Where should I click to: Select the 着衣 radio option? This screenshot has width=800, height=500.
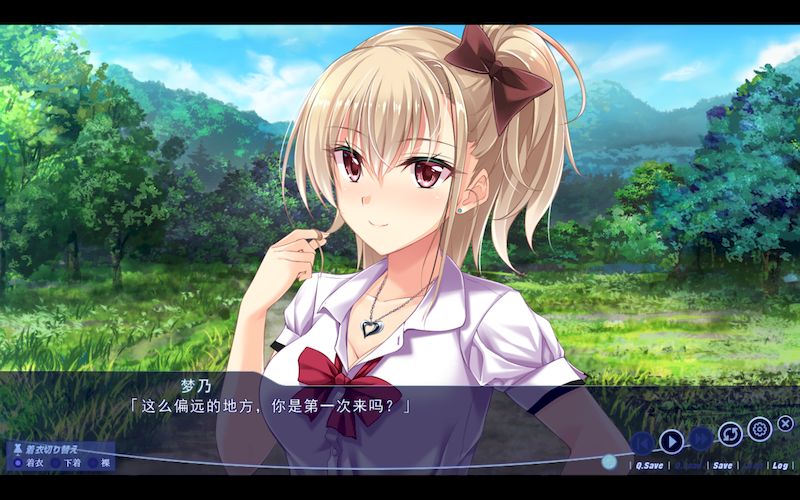[18, 462]
